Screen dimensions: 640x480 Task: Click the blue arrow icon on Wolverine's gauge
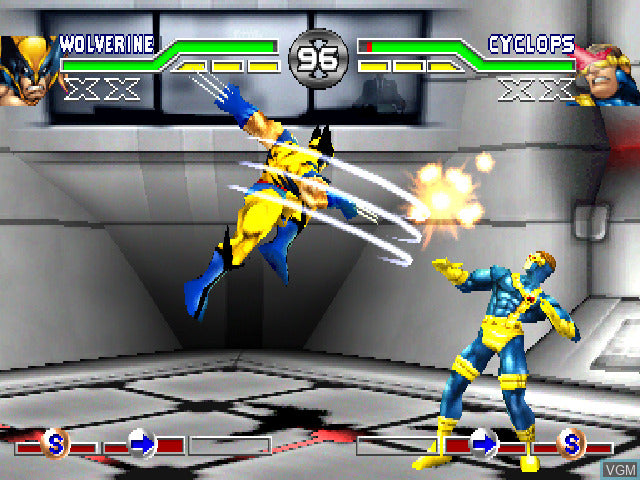point(143,442)
